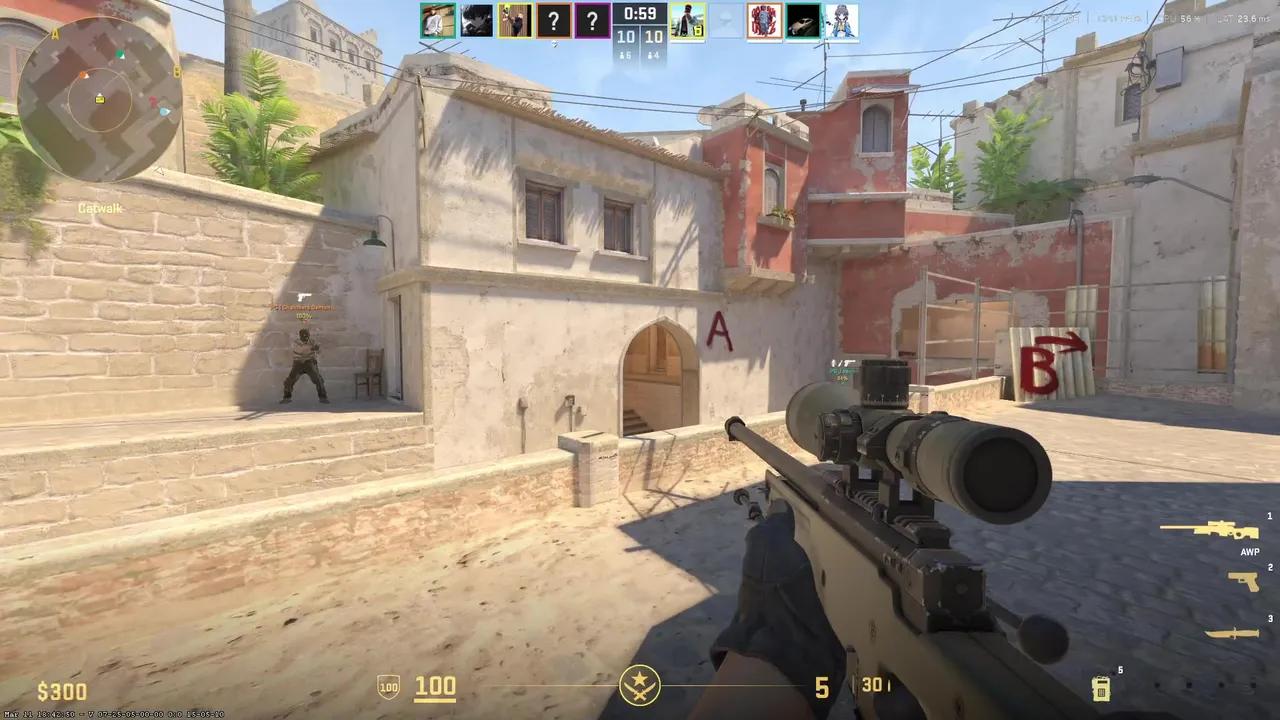Click the $300 money display
This screenshot has width=1280, height=720.
click(x=63, y=690)
